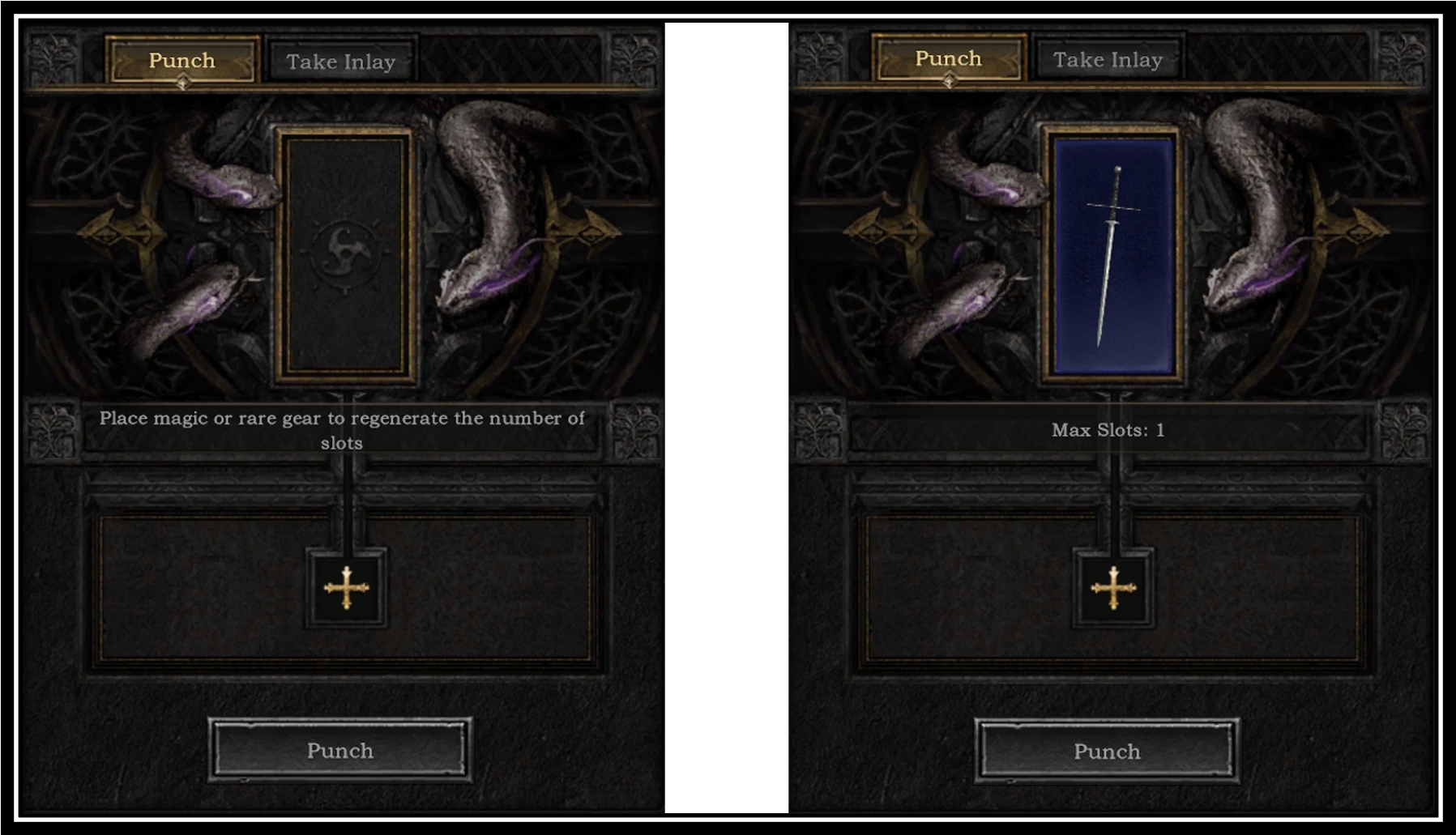Switch to the Punch tab on the left panel

tap(183, 60)
